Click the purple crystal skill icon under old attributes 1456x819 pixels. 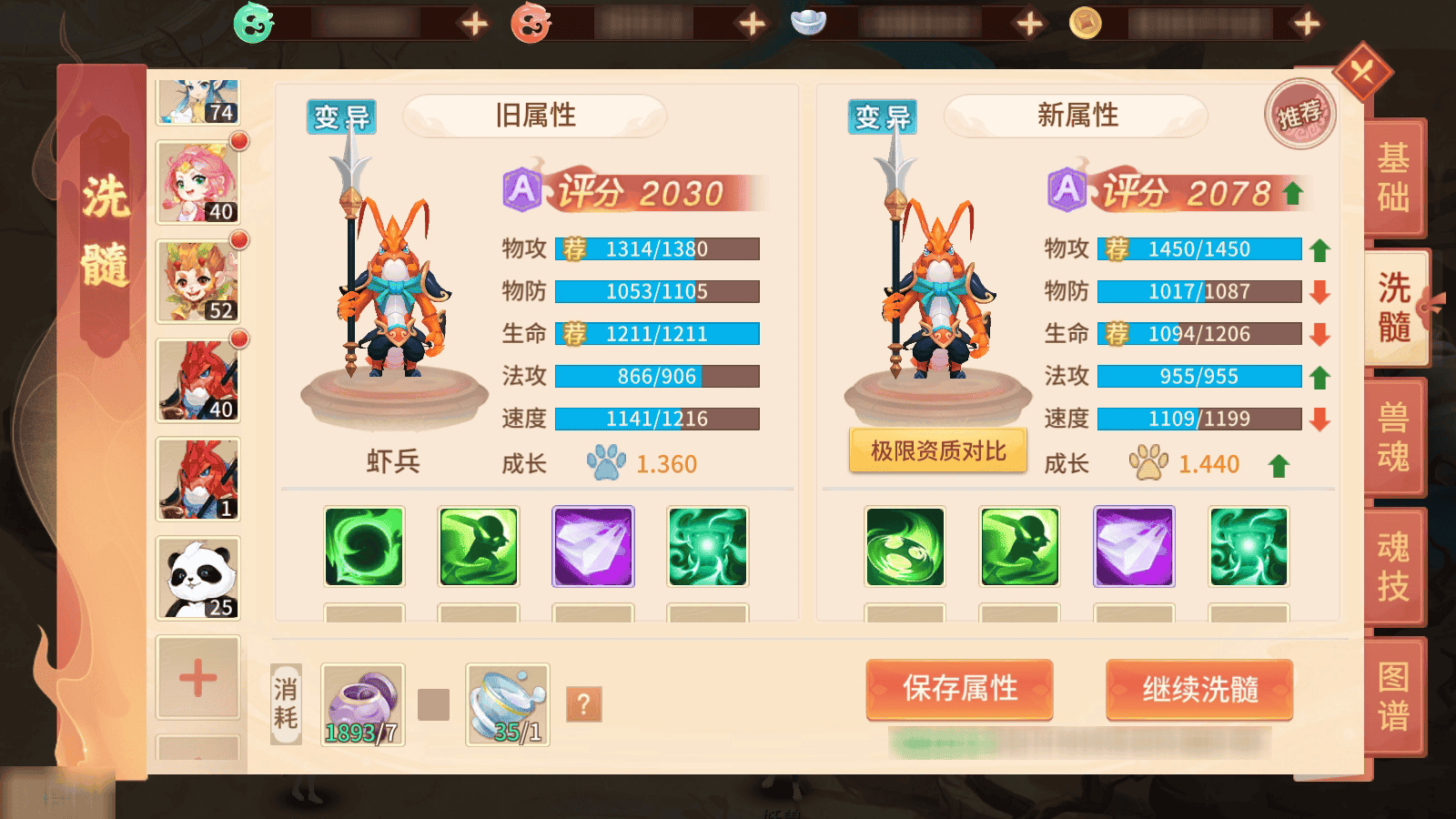(592, 546)
